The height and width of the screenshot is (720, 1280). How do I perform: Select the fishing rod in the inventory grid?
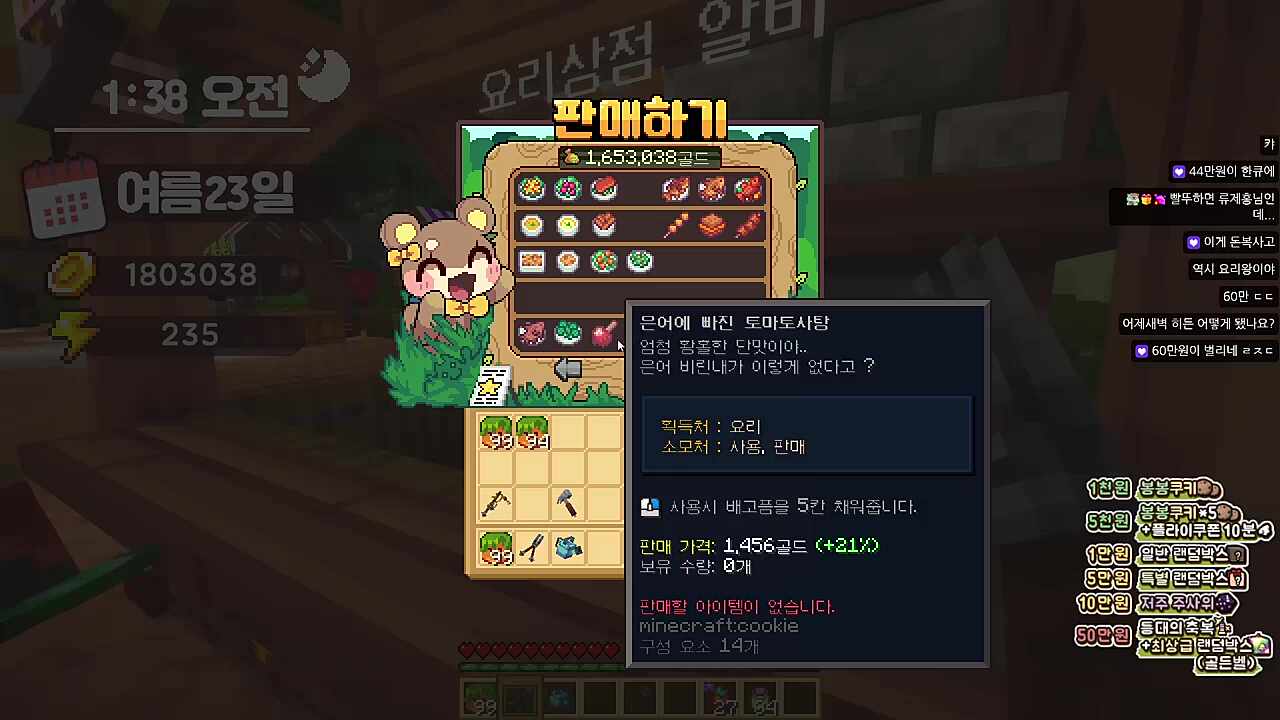(497, 503)
